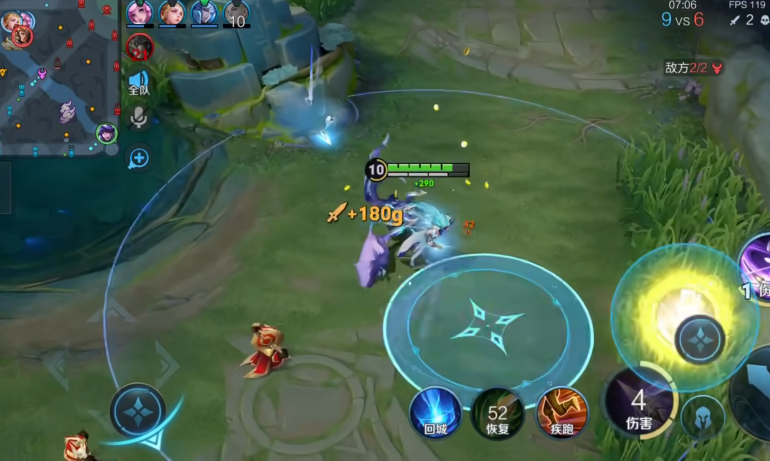Activate the 回城 recall ability
Viewport: 770px width, 461px height.
point(435,412)
